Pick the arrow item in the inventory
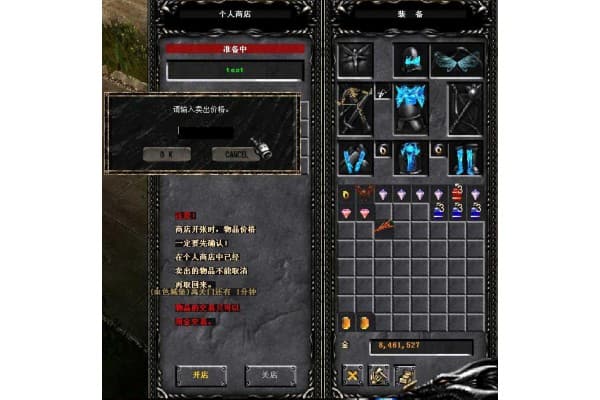 [x=383, y=230]
